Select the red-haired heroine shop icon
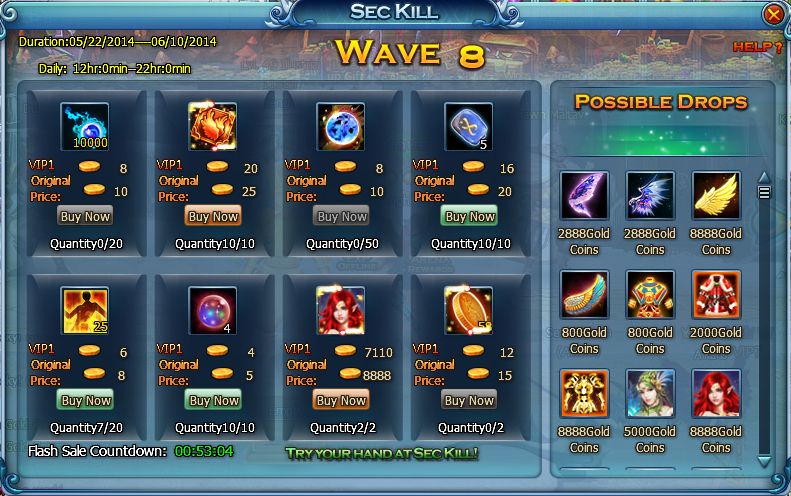Screen dimensions: 791x496 tap(340, 310)
